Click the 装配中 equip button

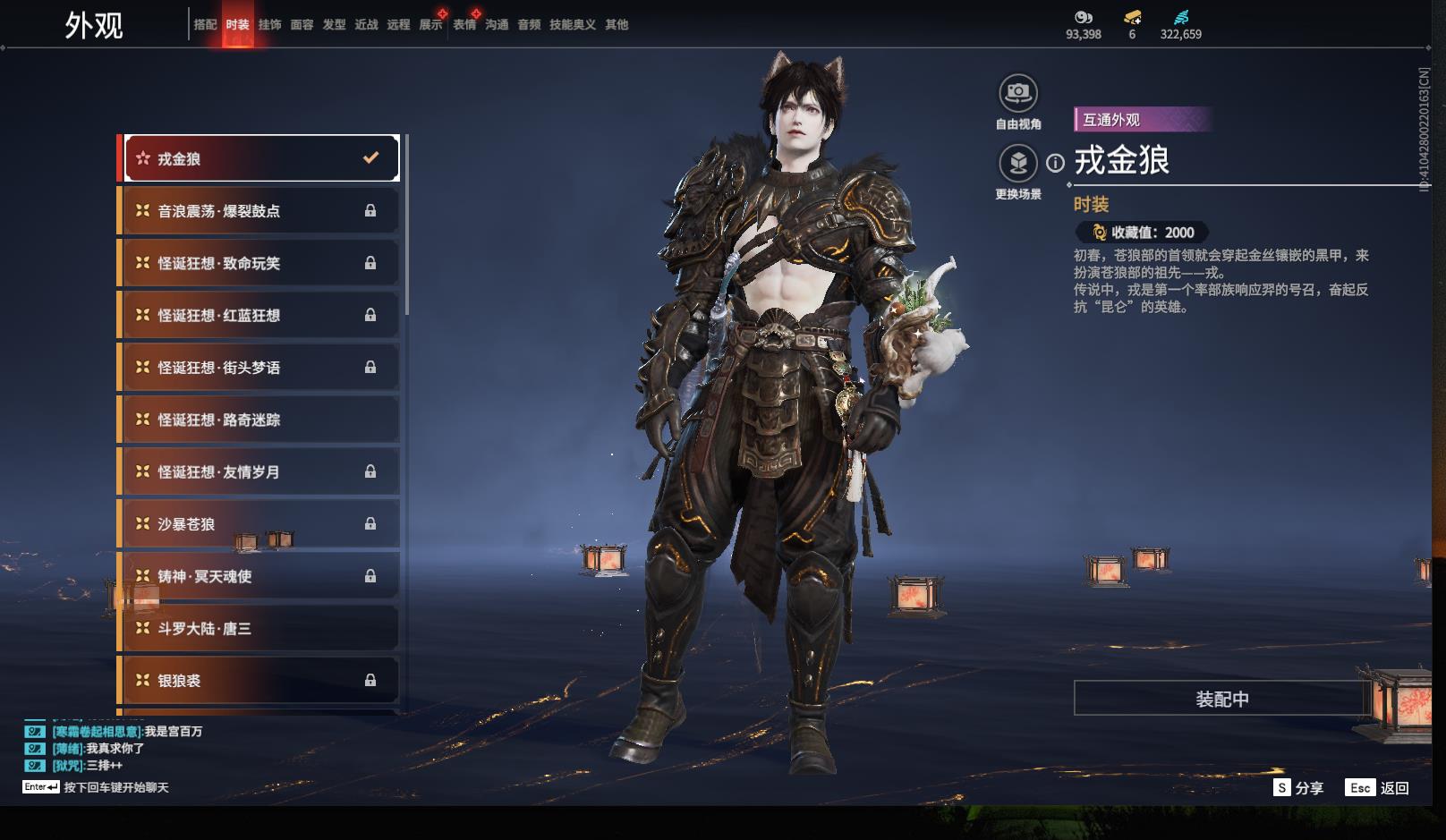click(x=1221, y=699)
